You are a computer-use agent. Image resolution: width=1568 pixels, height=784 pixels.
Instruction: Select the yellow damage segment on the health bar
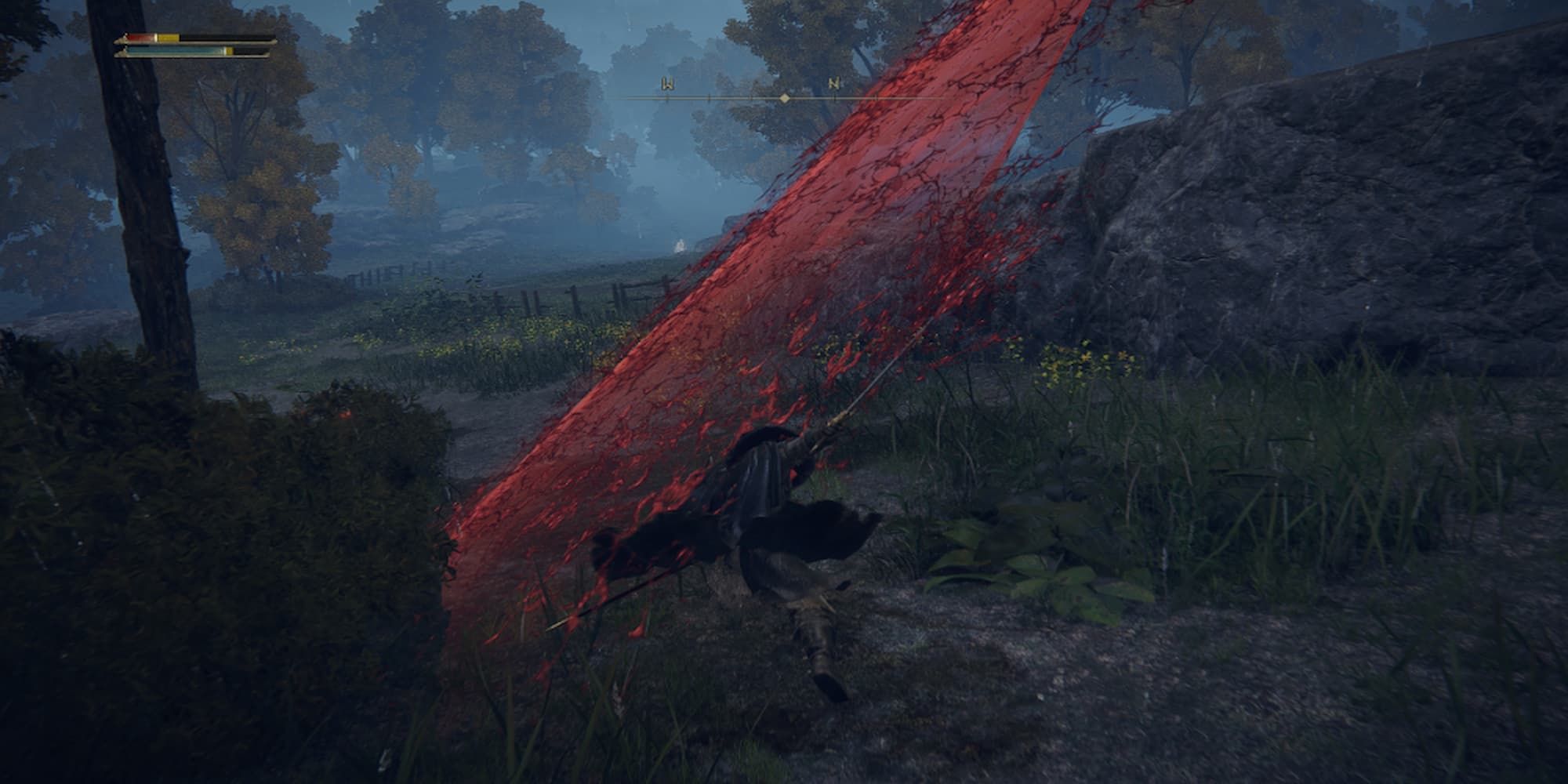click(x=169, y=36)
